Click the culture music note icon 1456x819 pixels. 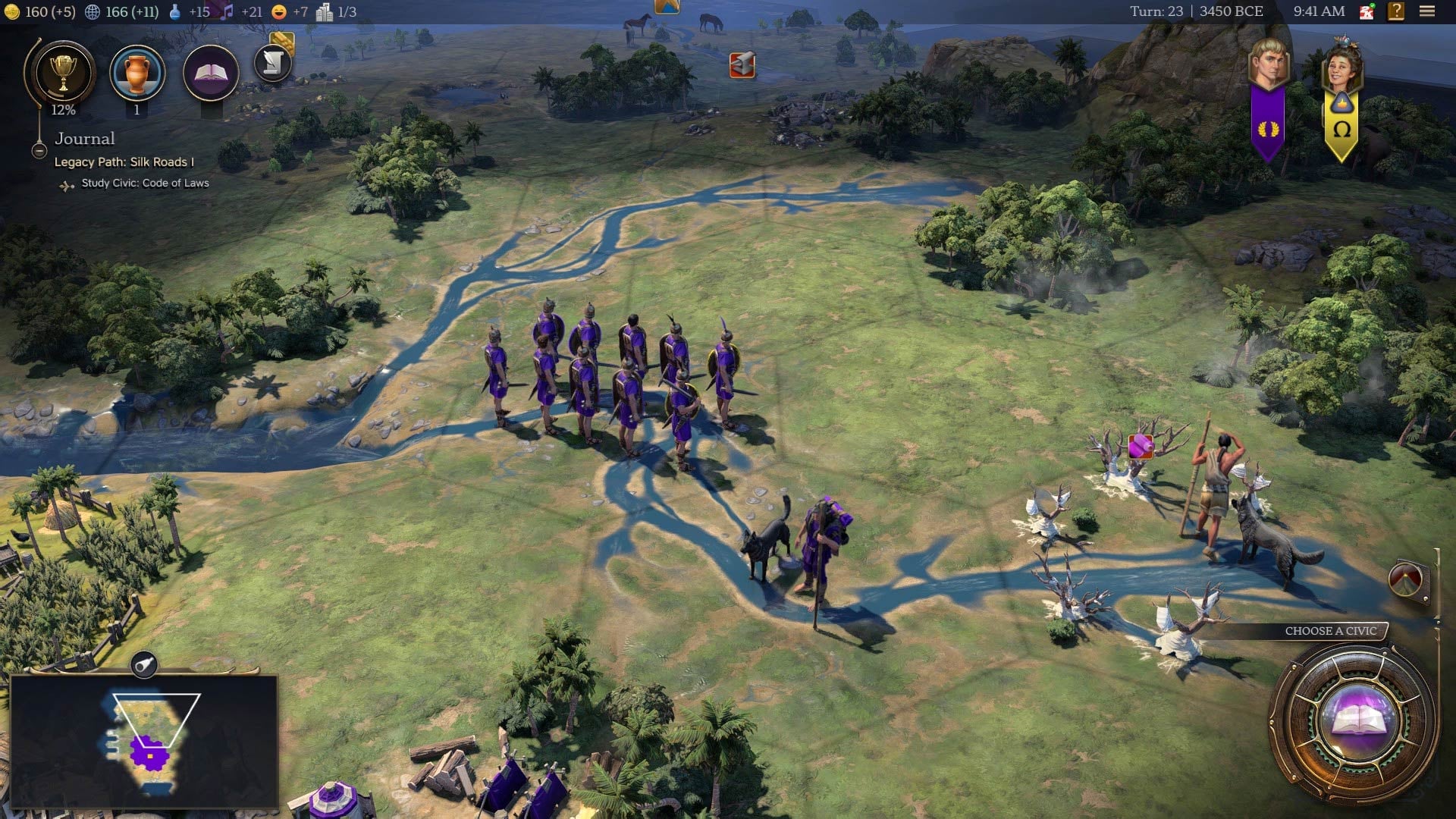pyautogui.click(x=227, y=12)
